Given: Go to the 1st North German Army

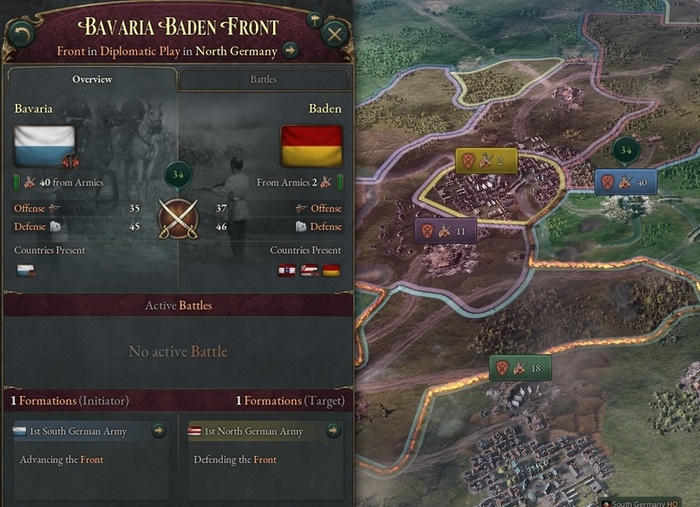Looking at the screenshot, I should pyautogui.click(x=333, y=431).
